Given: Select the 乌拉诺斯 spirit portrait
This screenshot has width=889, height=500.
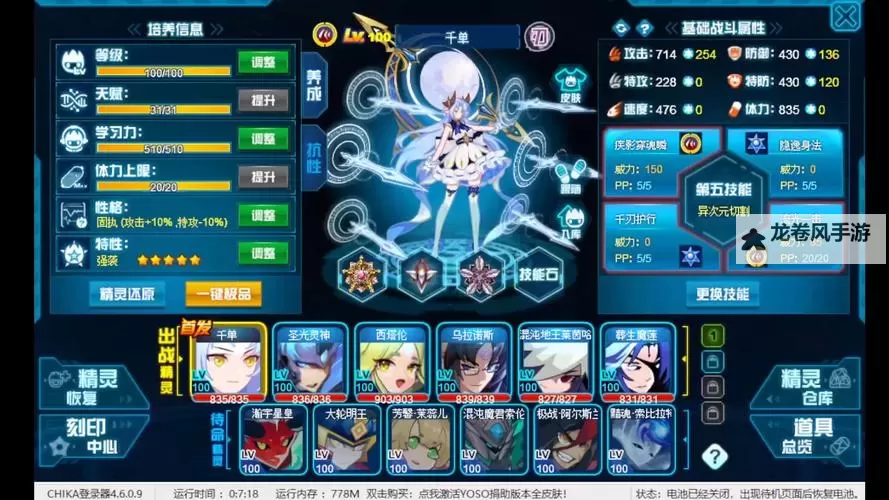Looking at the screenshot, I should [473, 364].
